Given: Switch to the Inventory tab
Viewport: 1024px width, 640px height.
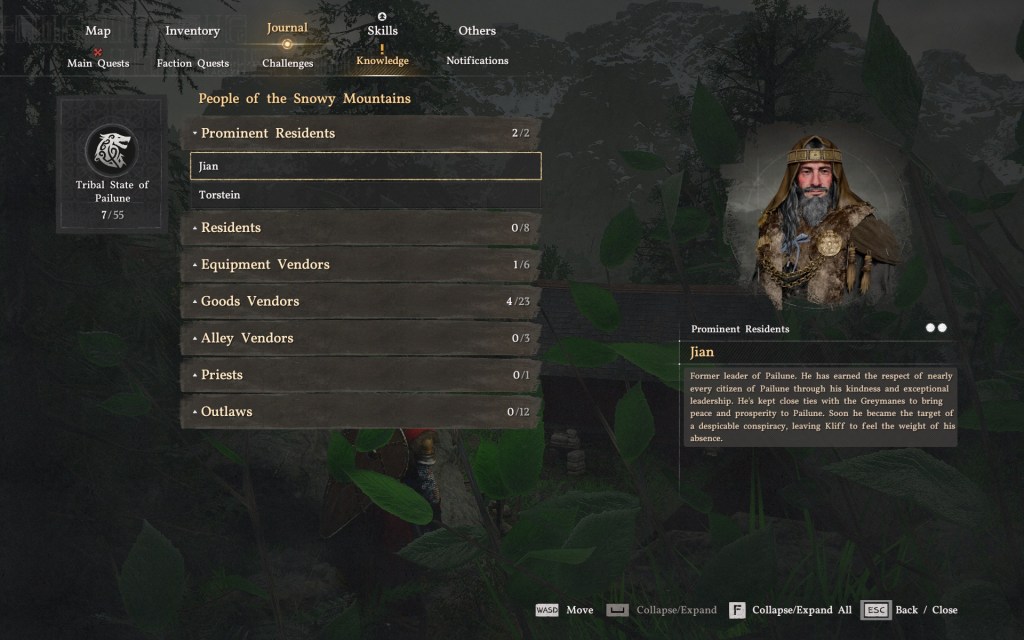Looking at the screenshot, I should click(x=192, y=31).
